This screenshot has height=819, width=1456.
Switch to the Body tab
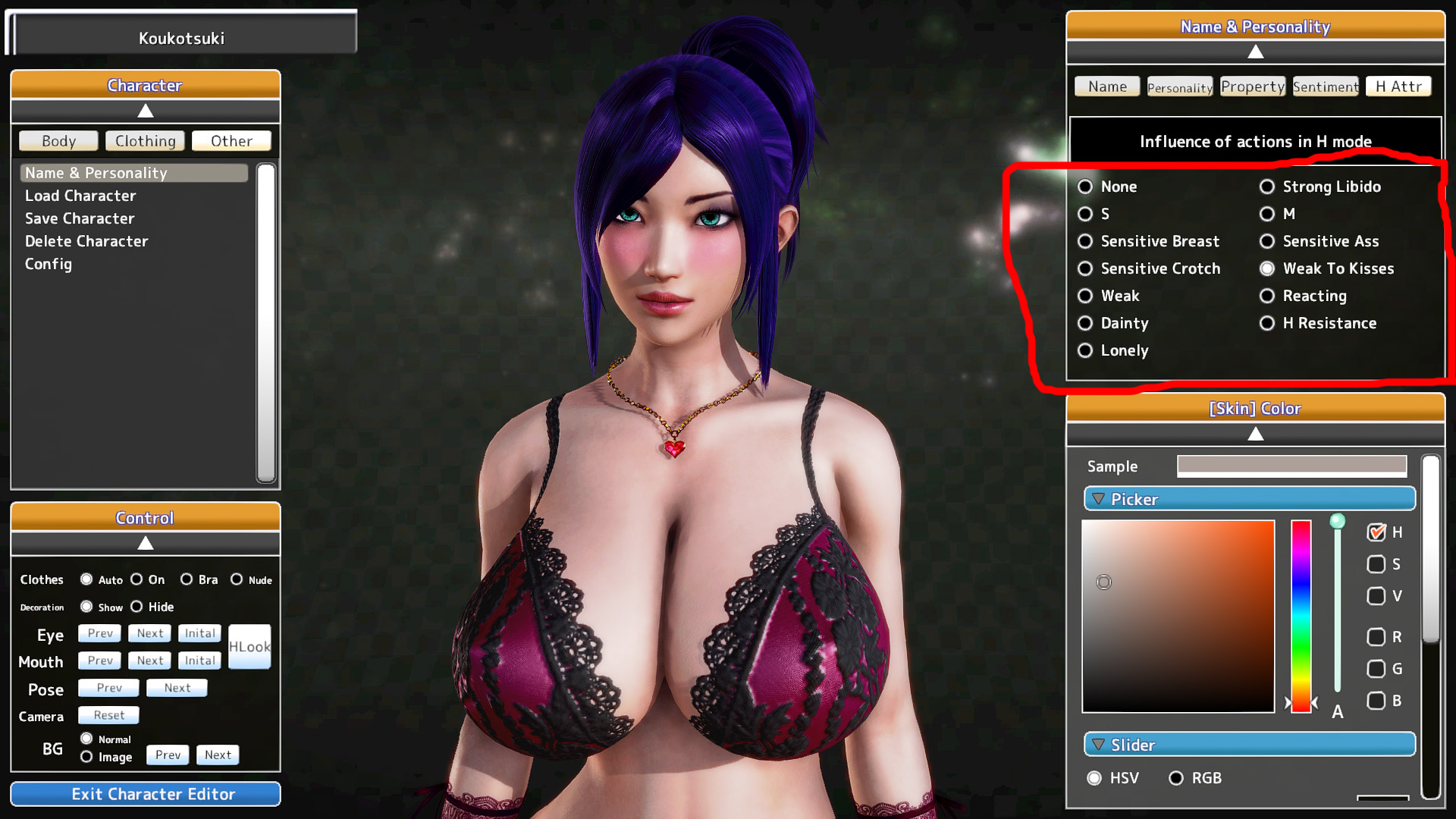pyautogui.click(x=58, y=141)
